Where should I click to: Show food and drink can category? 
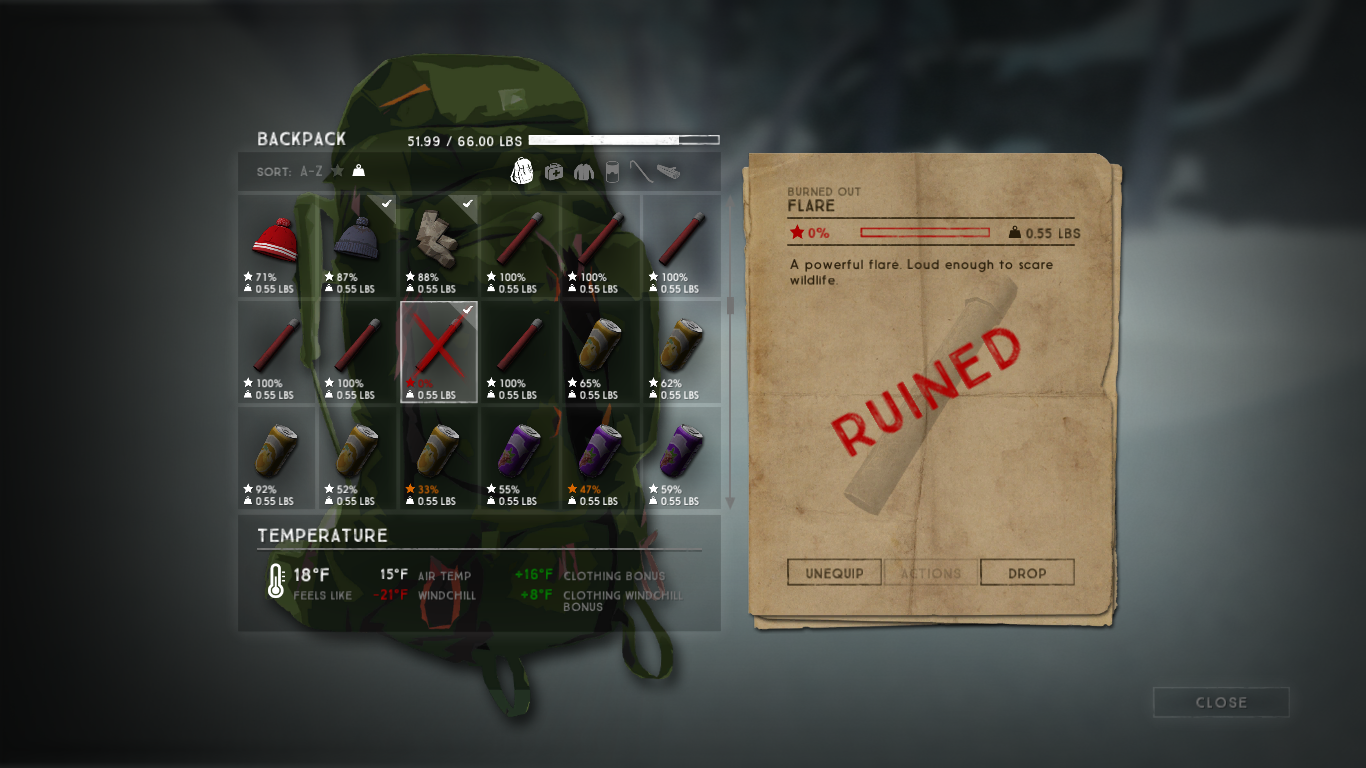[x=611, y=172]
